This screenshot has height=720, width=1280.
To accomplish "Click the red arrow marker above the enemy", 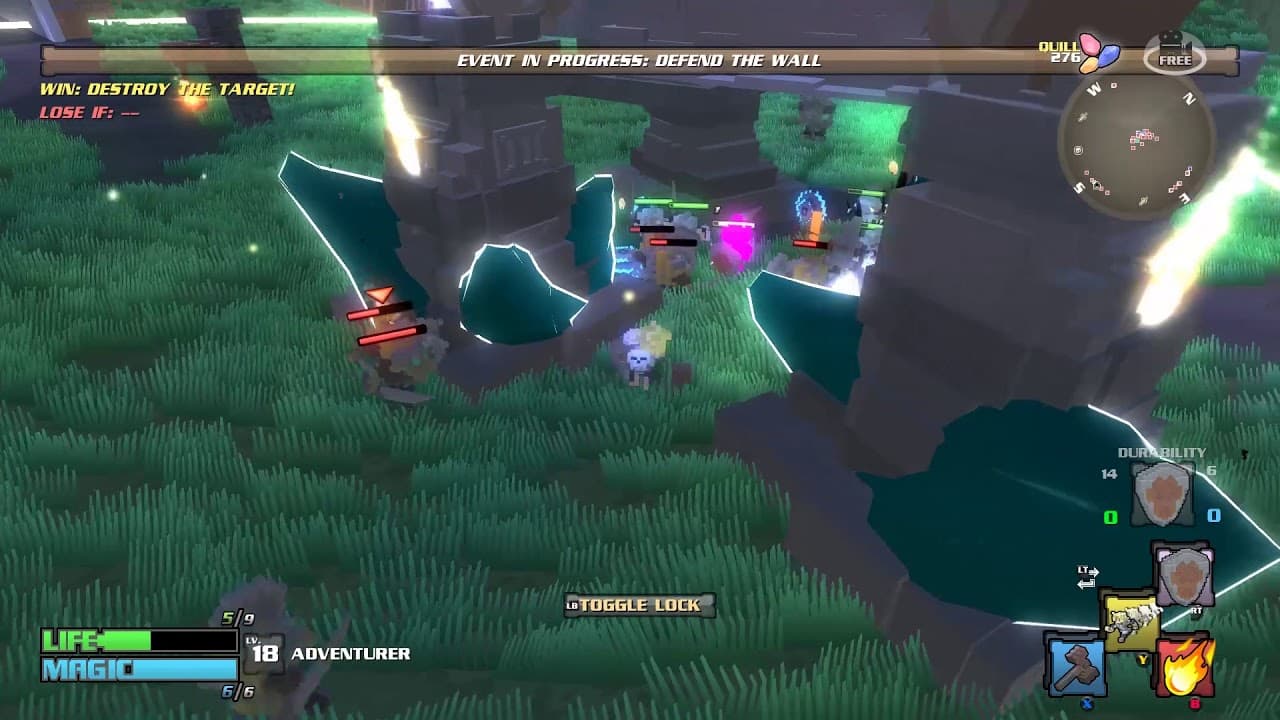I will tap(381, 295).
